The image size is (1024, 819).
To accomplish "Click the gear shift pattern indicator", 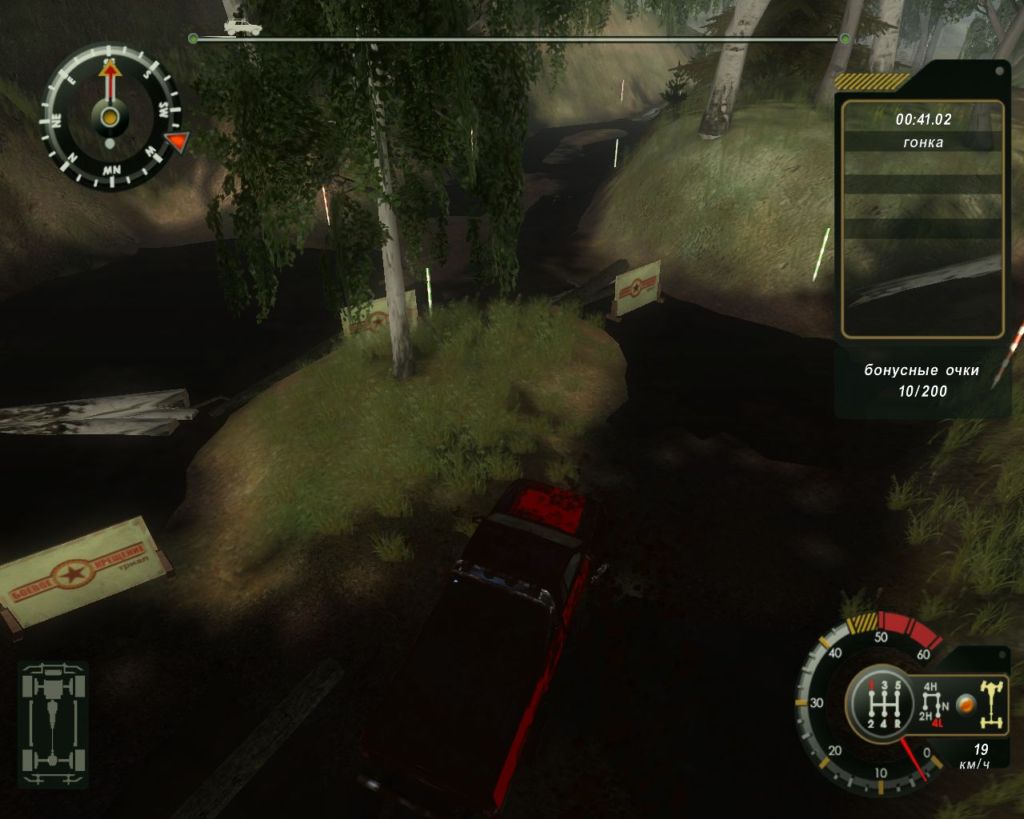I will coord(882,704).
